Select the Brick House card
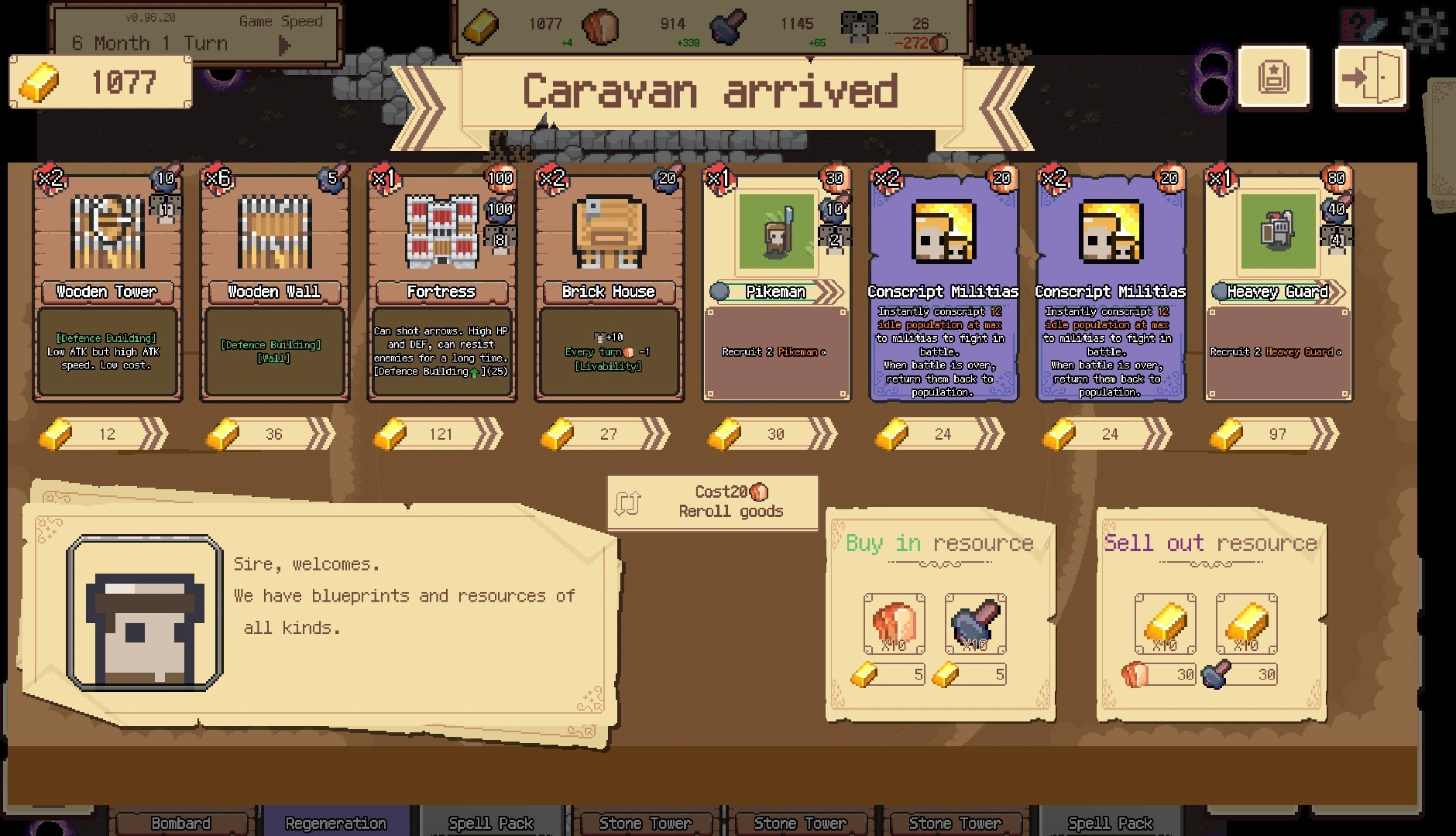The width and height of the screenshot is (1456, 836). pos(609,285)
